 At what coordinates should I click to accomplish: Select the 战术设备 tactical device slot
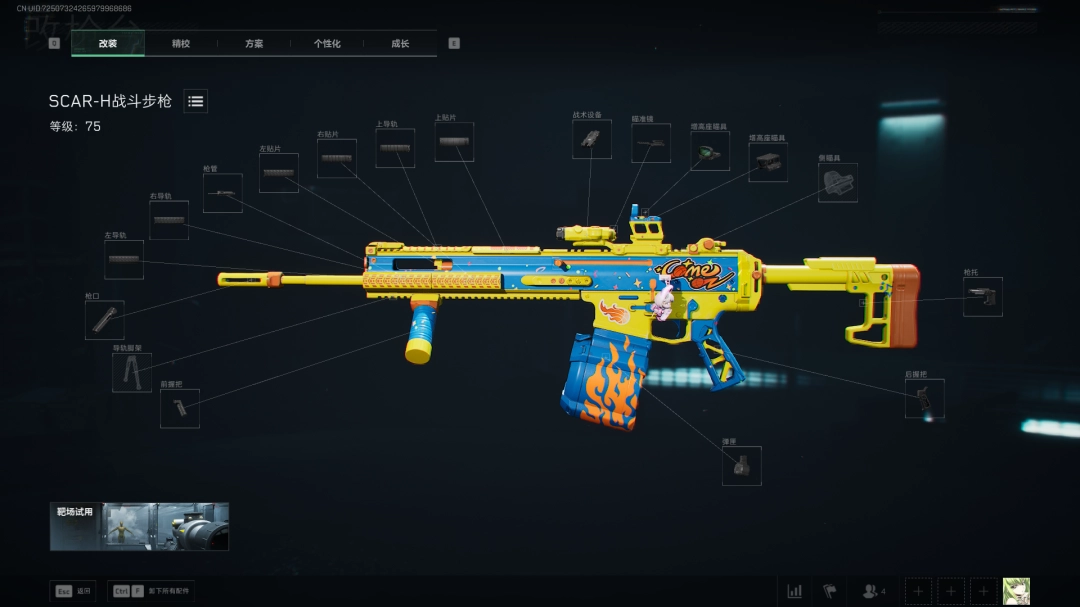[x=591, y=139]
